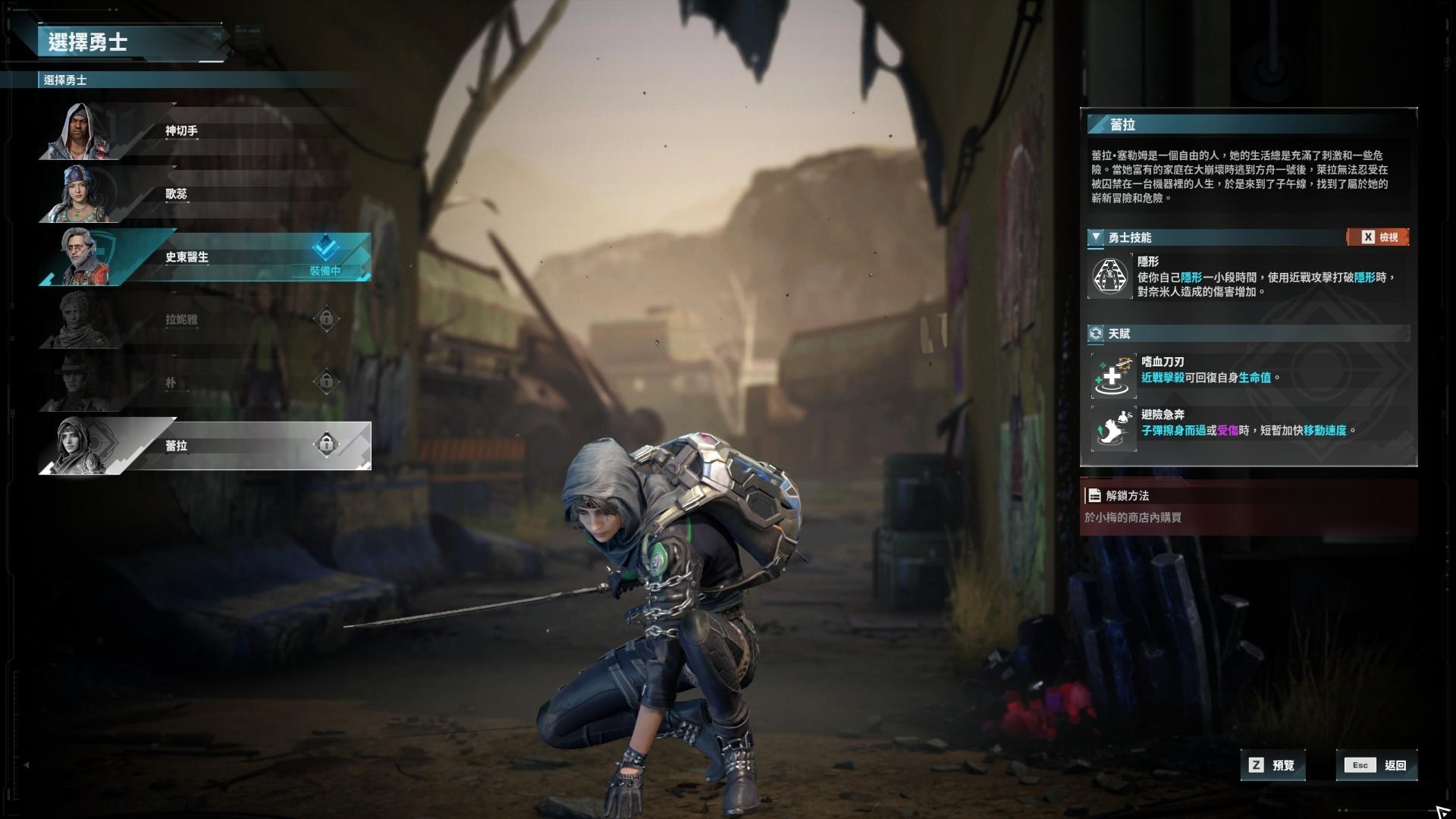The image size is (1456, 819).
Task: Select the 蕾拉 hero row
Action: pos(205,445)
